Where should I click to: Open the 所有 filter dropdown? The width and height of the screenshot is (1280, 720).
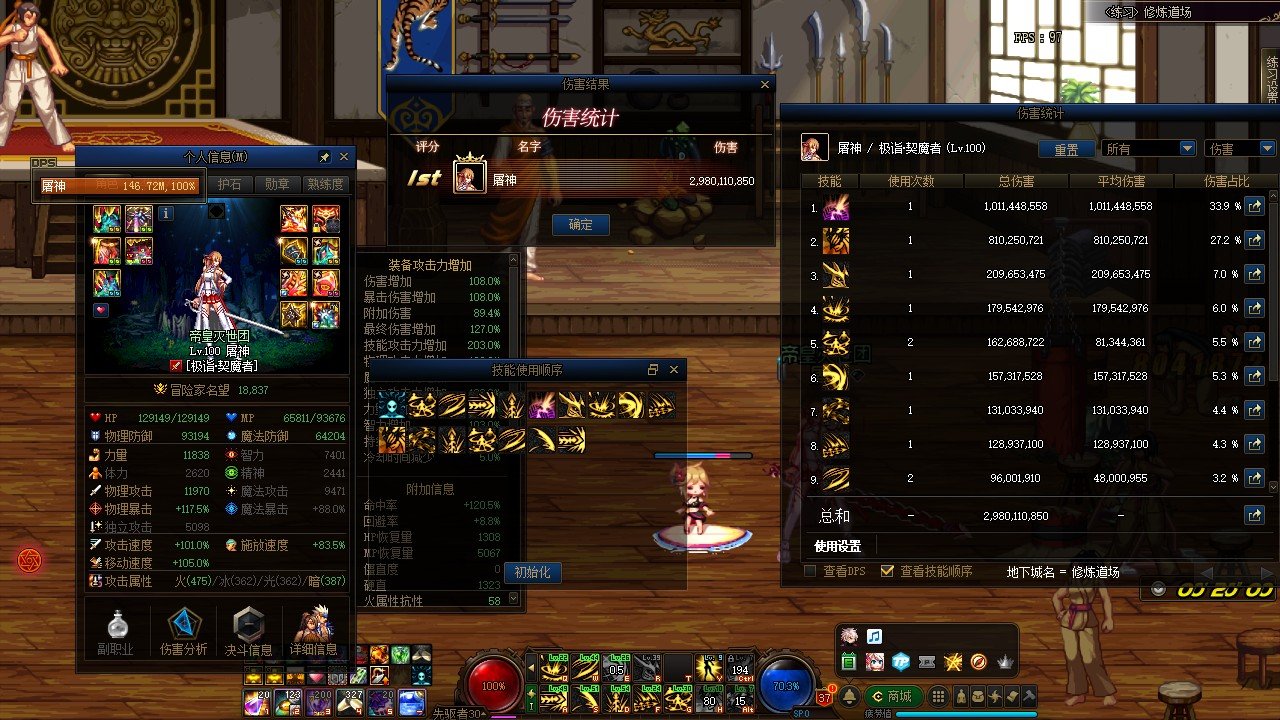tap(1149, 149)
